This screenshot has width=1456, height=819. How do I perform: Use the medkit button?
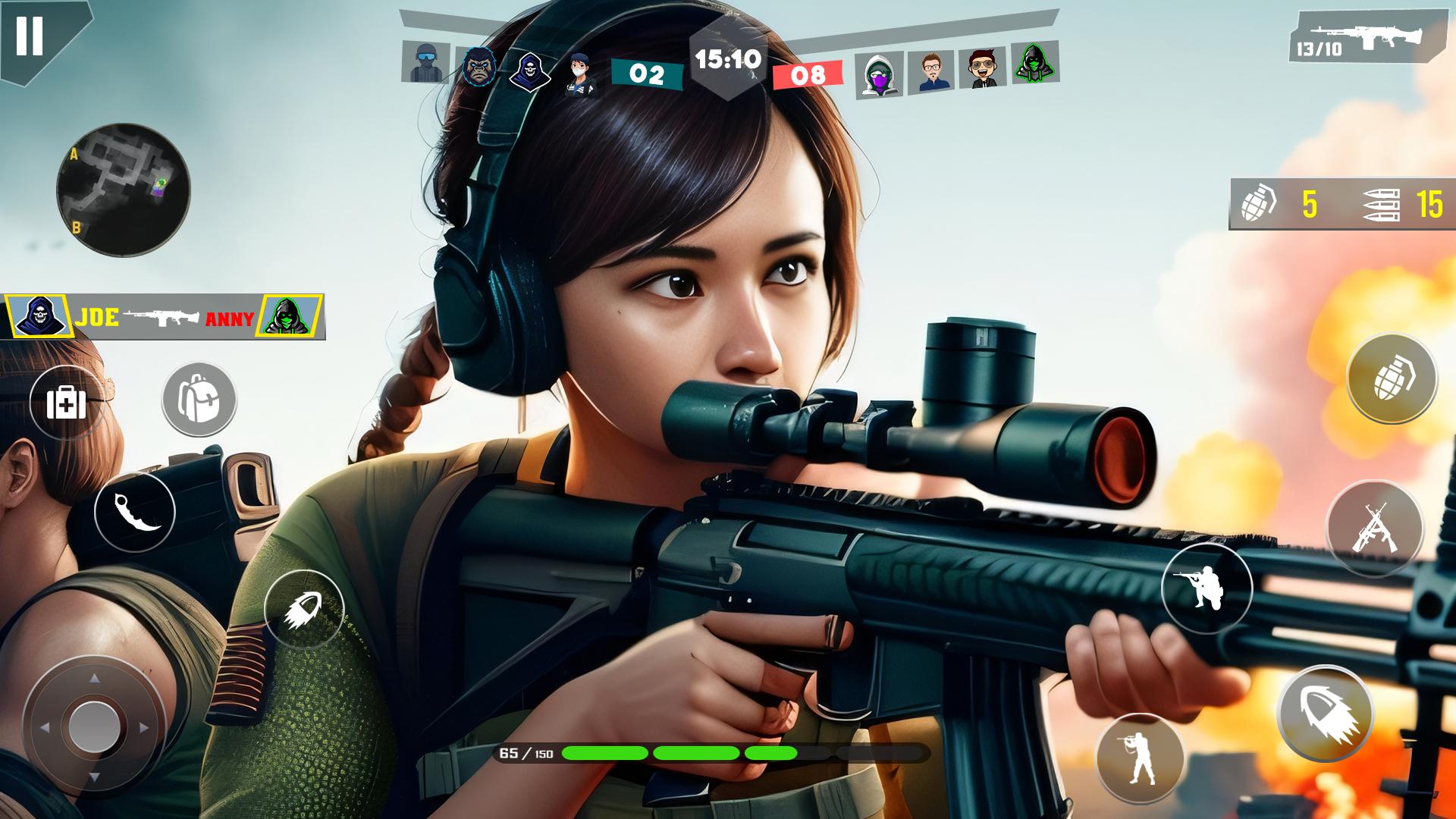[67, 403]
